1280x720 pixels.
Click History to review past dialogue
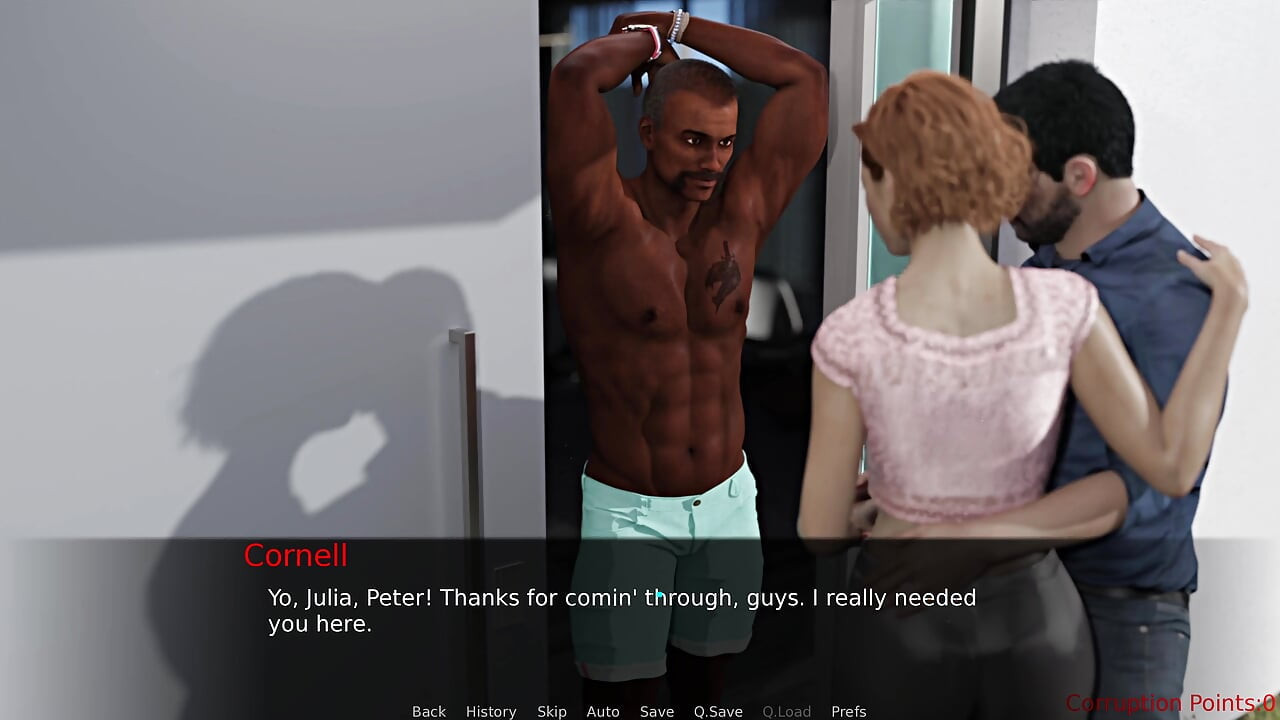pos(491,711)
